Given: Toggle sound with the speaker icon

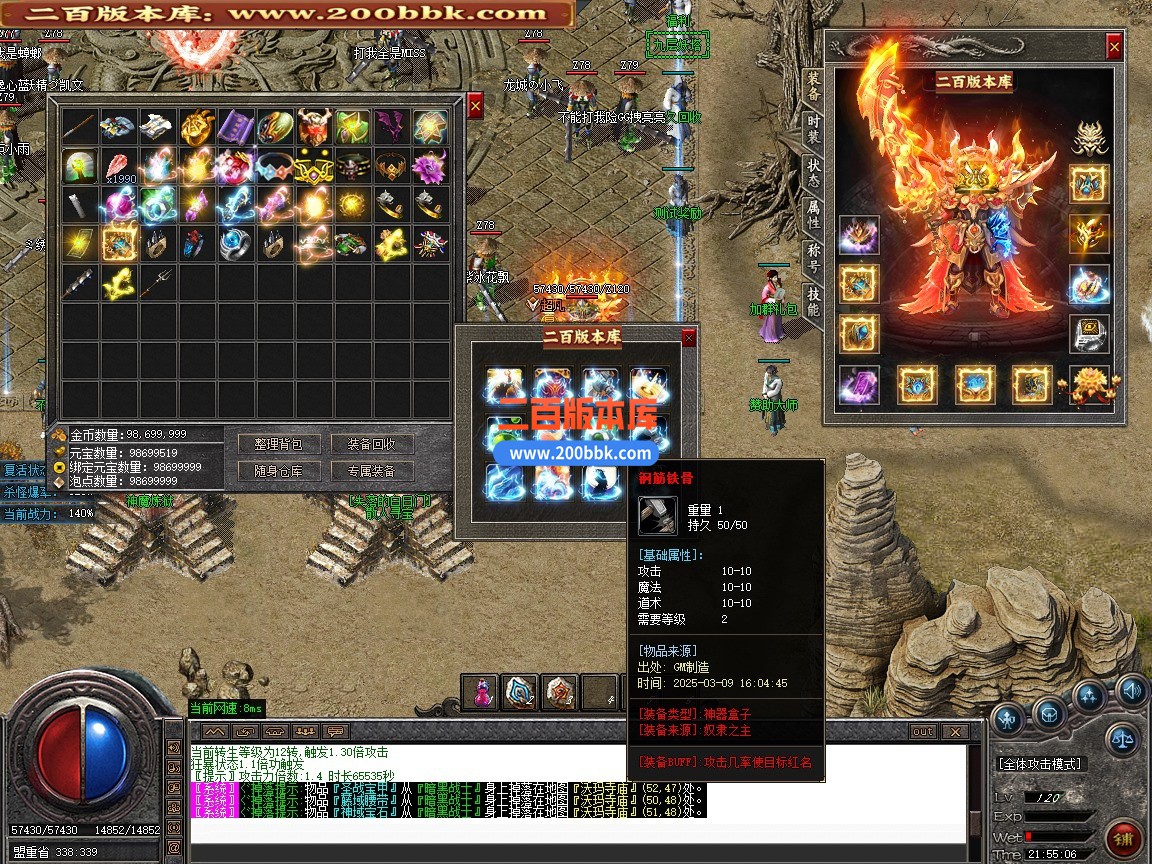Looking at the screenshot, I should [1132, 689].
